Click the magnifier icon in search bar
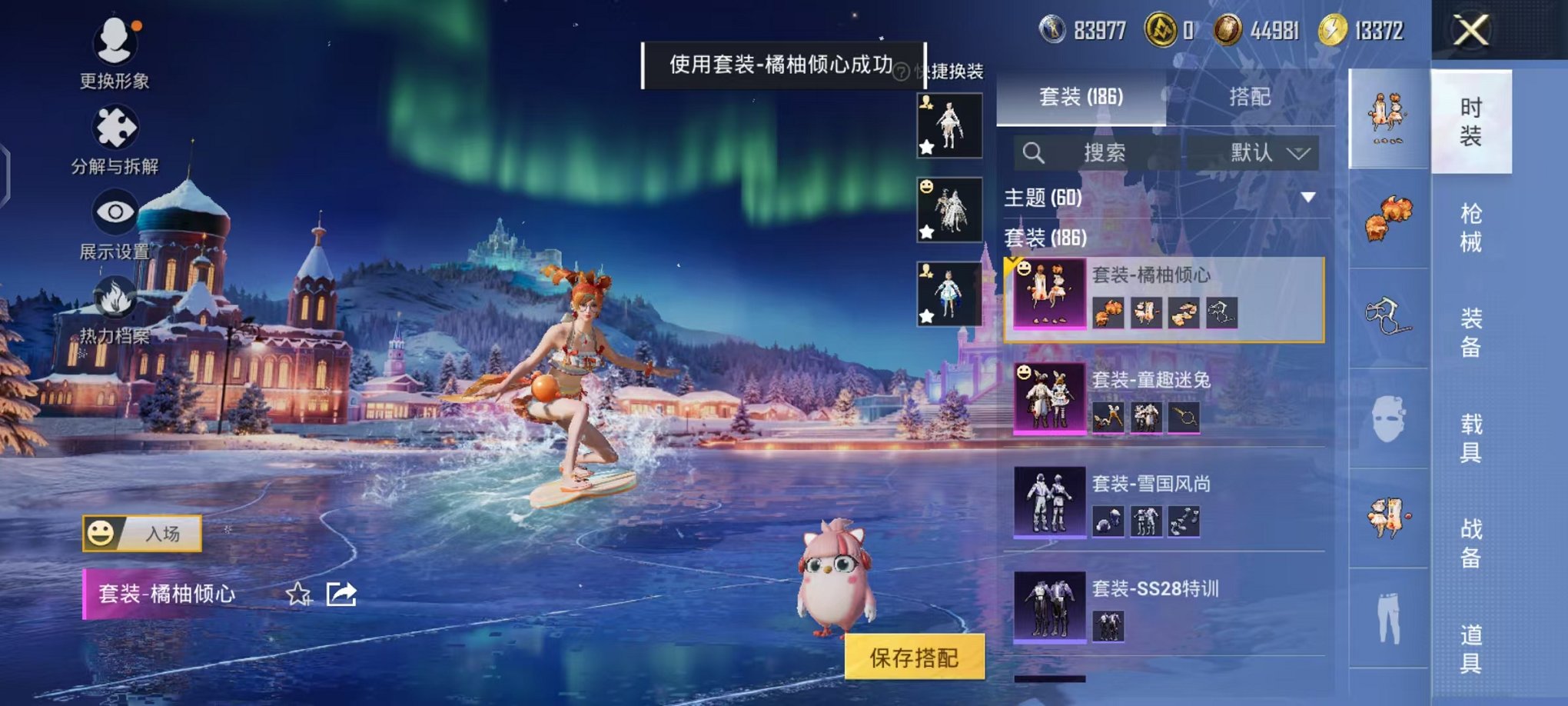 pos(1034,153)
